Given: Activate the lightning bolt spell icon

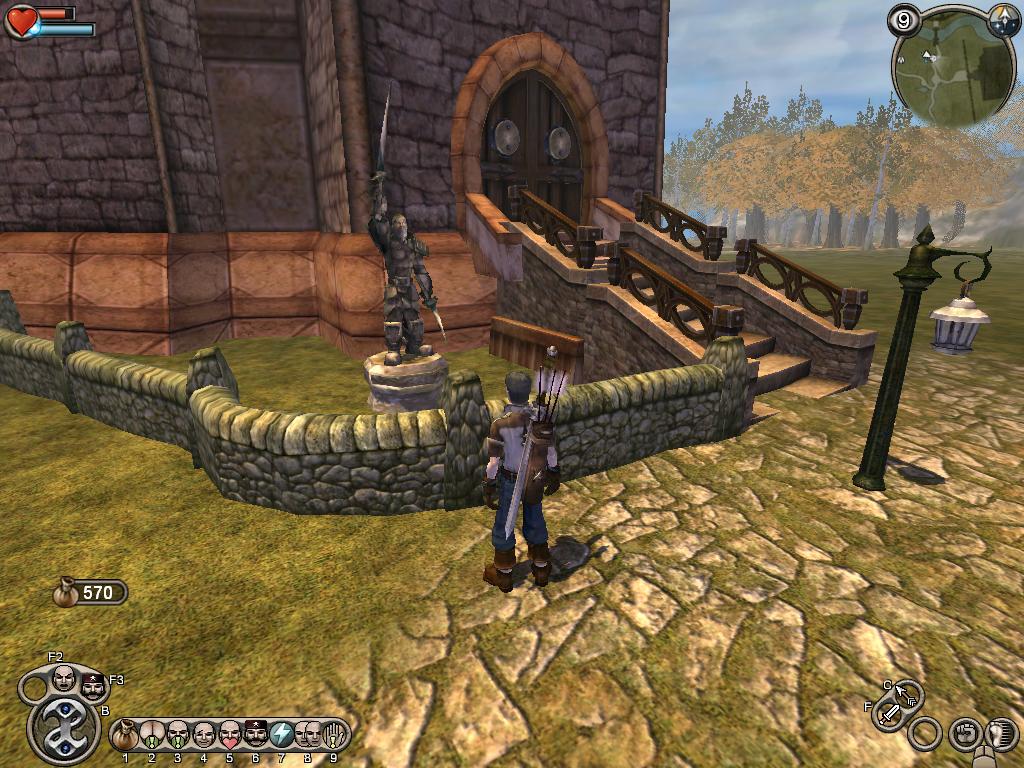Looking at the screenshot, I should (x=282, y=736).
